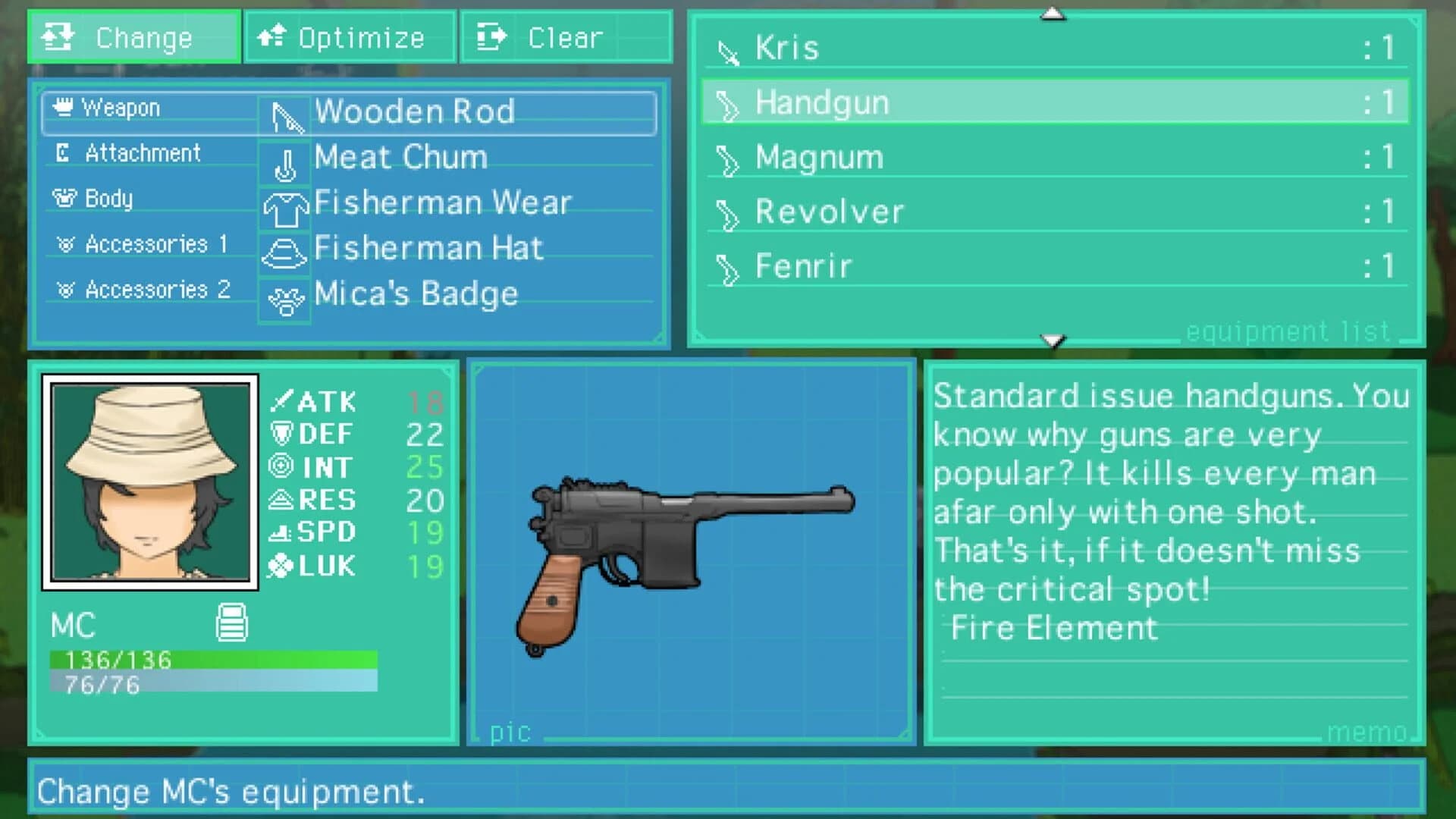Select the Body armor slot icon

(x=67, y=198)
